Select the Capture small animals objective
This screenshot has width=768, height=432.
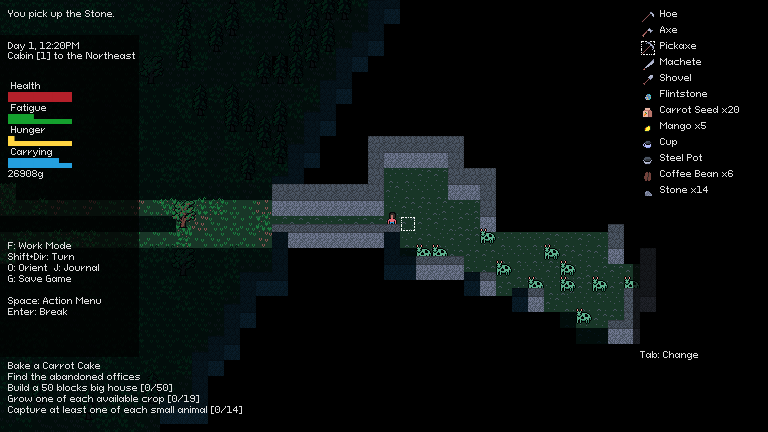[x=124, y=410]
